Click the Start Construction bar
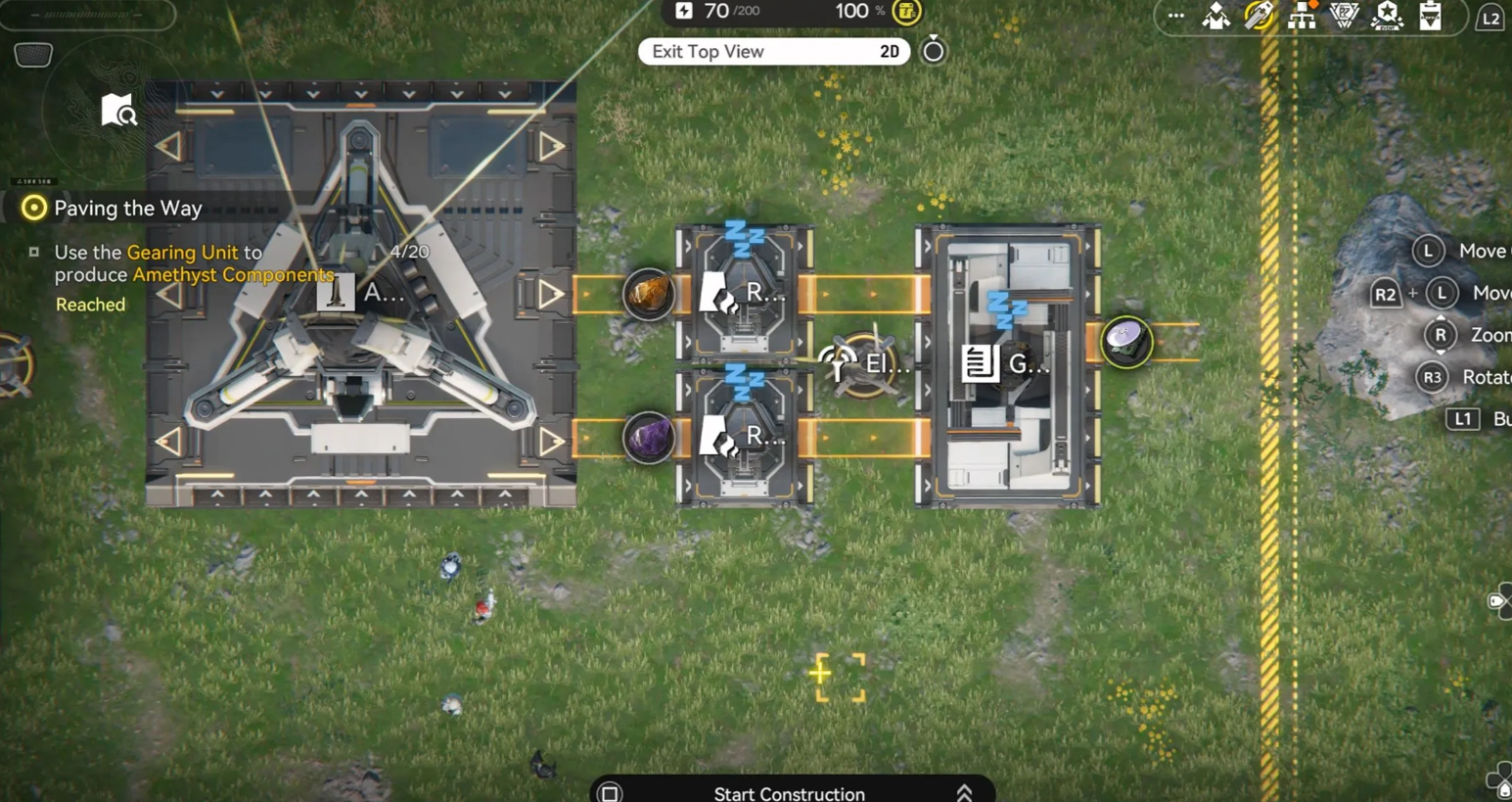Screen dimensions: 1512x802 789,792
